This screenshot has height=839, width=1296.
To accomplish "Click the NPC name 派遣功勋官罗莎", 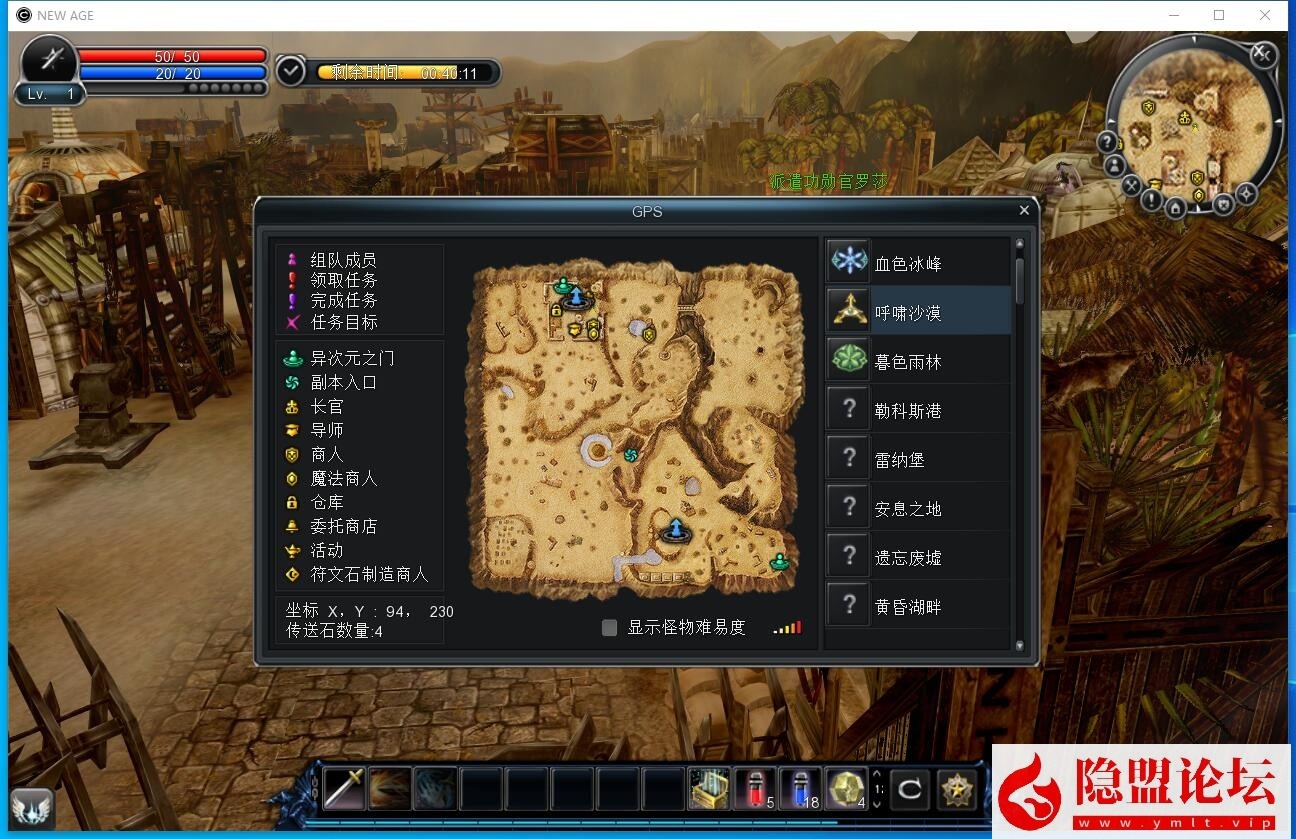I will 828,182.
